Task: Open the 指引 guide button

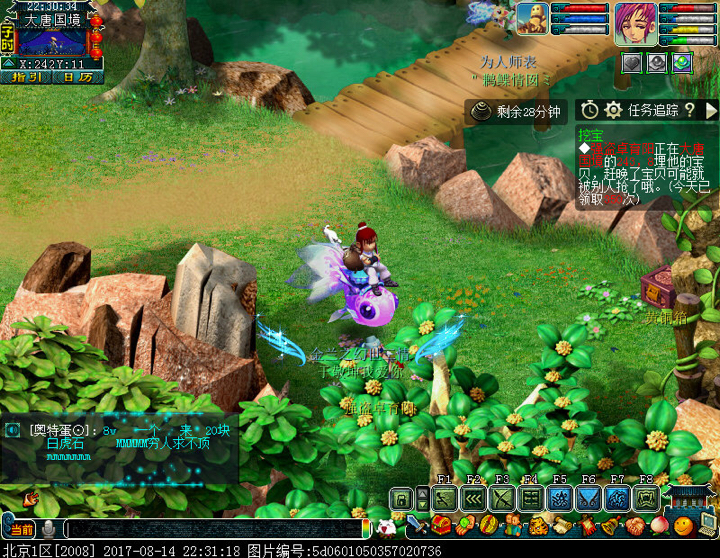Action: coord(27,77)
